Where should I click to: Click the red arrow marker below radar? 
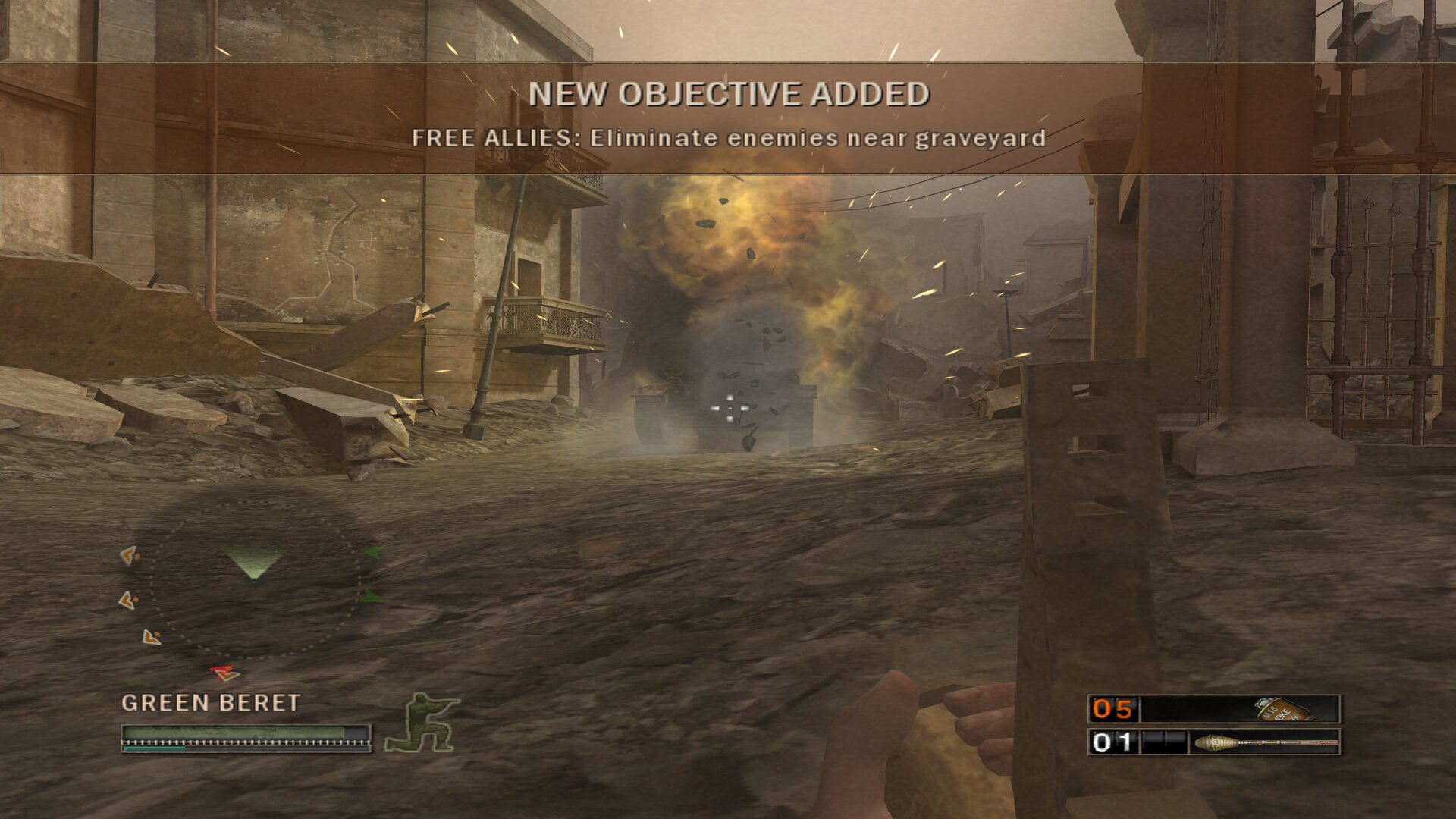click(x=224, y=672)
